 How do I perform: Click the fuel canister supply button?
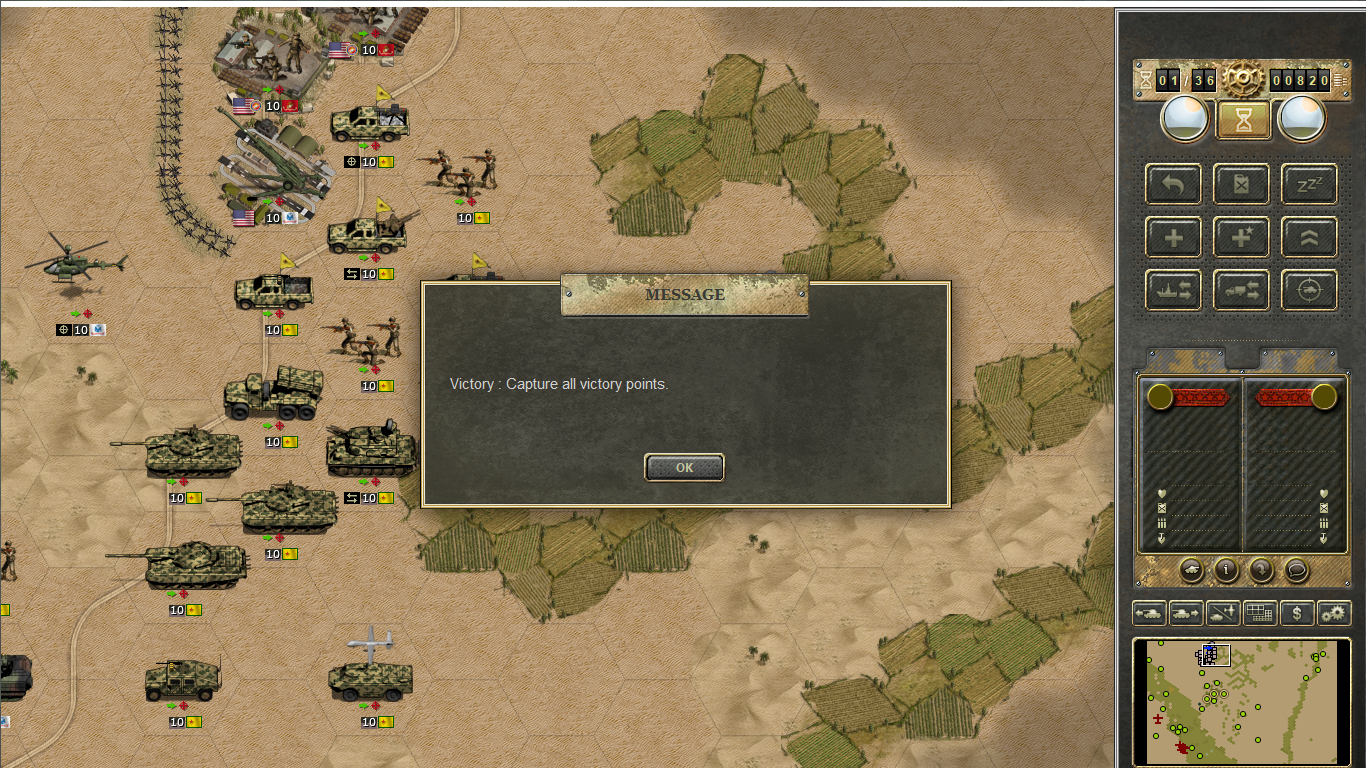[1241, 184]
